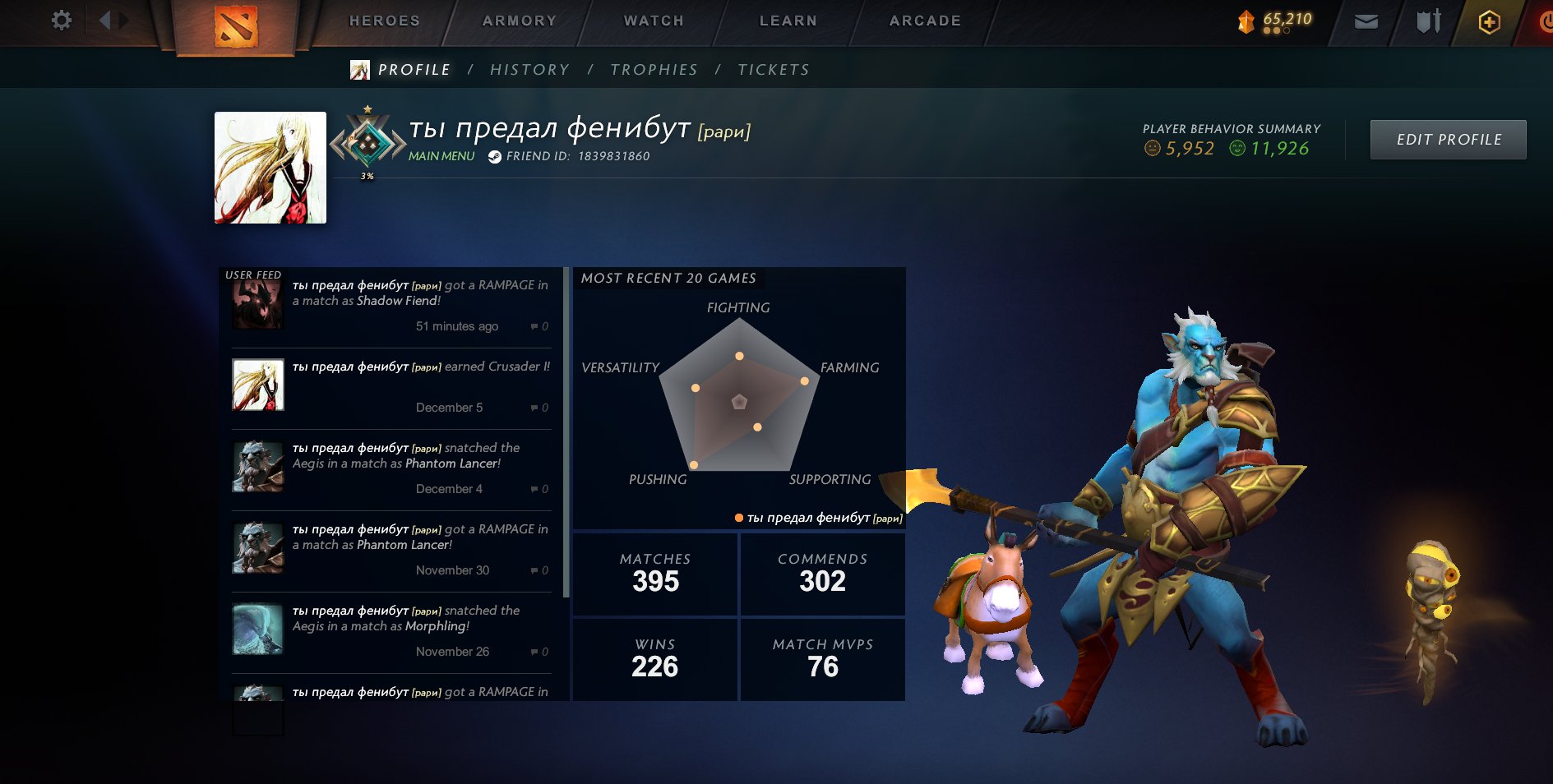Switch to the HISTORY tab
The width and height of the screenshot is (1553, 784).
point(529,69)
